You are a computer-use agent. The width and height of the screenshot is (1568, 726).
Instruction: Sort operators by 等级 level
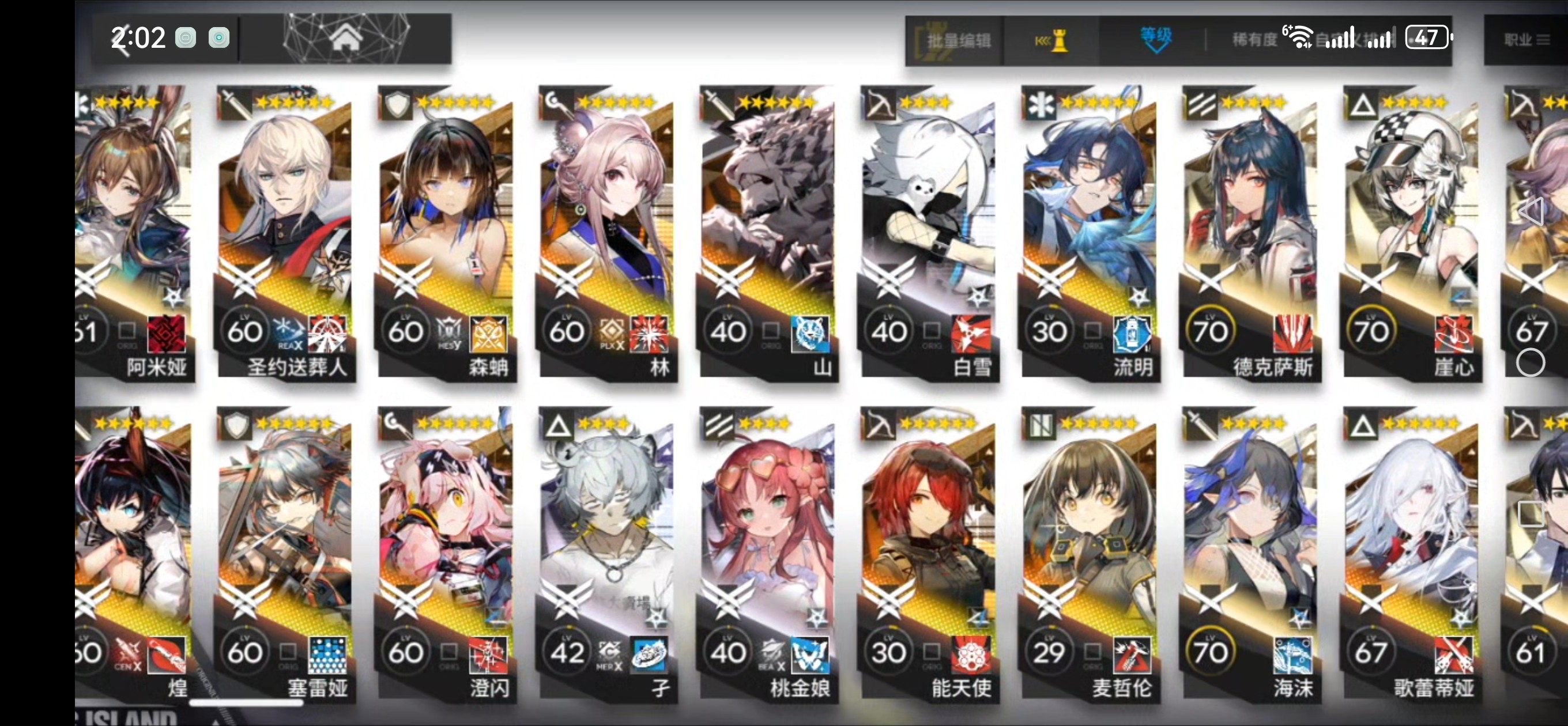click(1155, 39)
